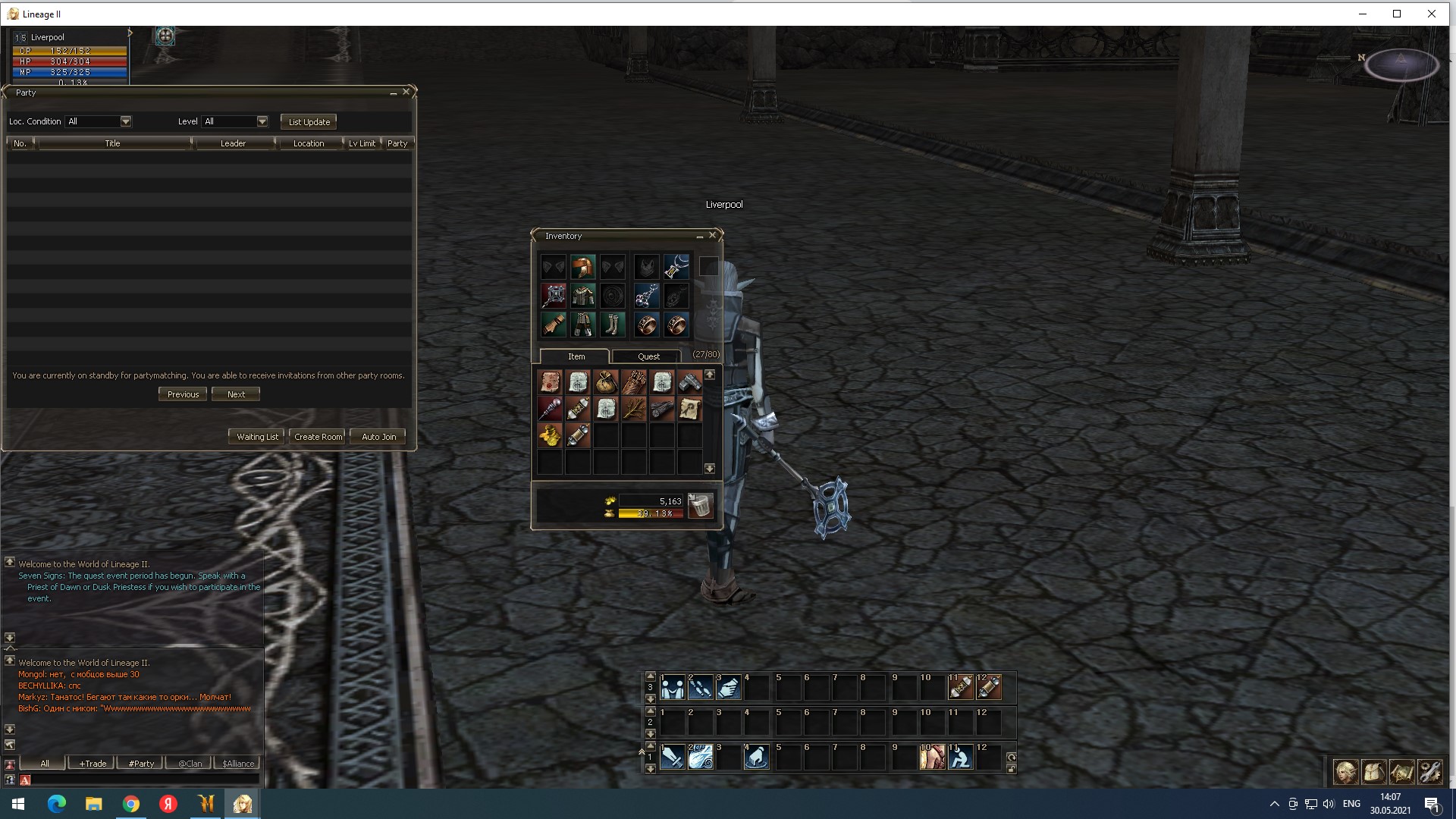Switch to the Quest tab in Inventory

click(648, 356)
